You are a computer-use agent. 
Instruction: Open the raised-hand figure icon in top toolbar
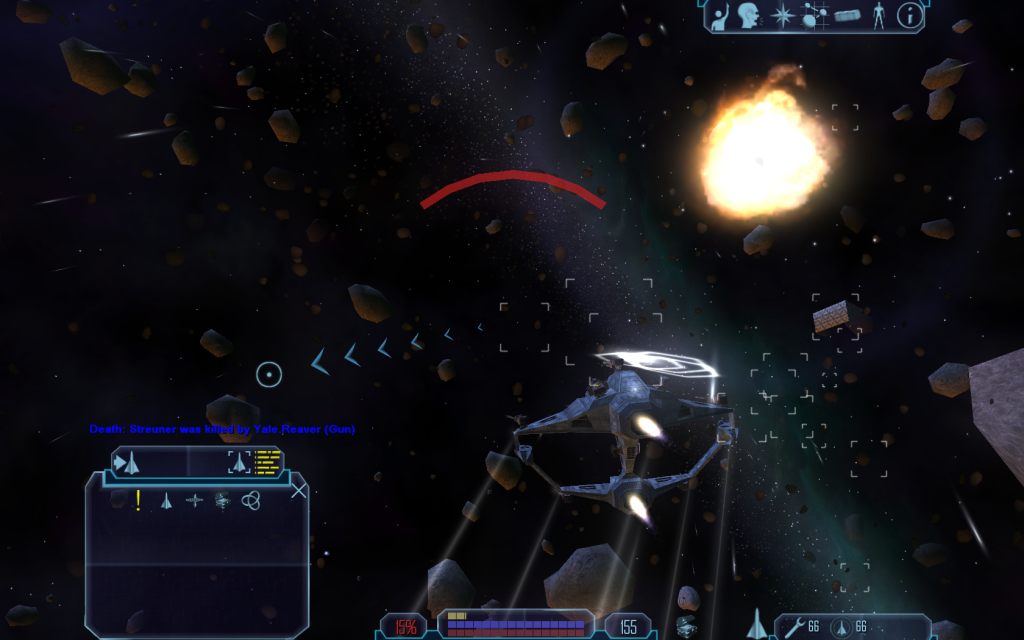coord(720,16)
